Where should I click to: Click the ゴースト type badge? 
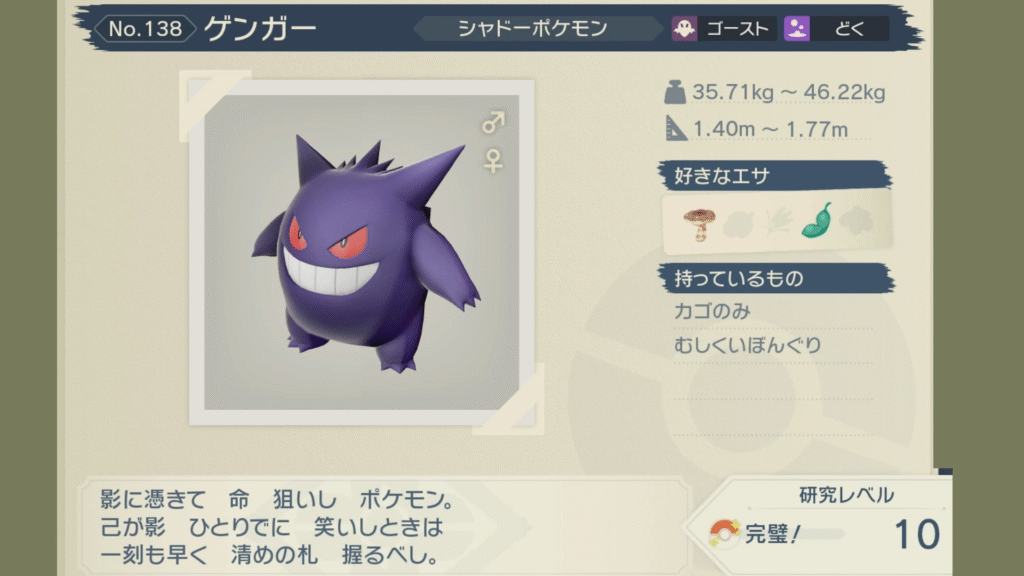(724, 28)
